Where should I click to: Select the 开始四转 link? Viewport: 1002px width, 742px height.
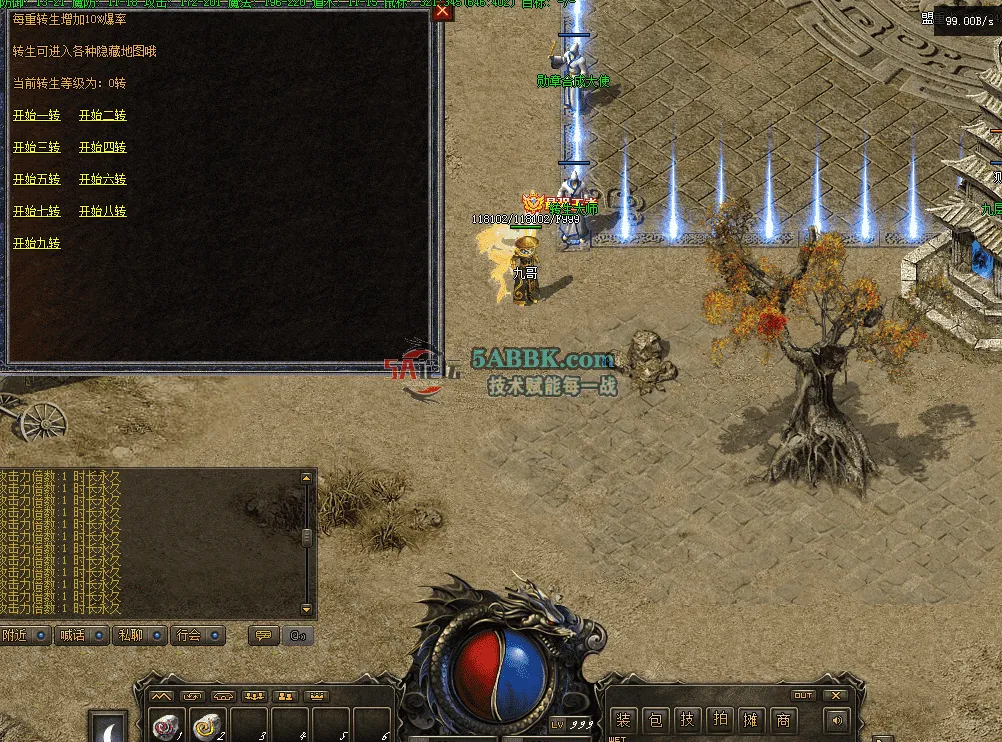point(103,148)
